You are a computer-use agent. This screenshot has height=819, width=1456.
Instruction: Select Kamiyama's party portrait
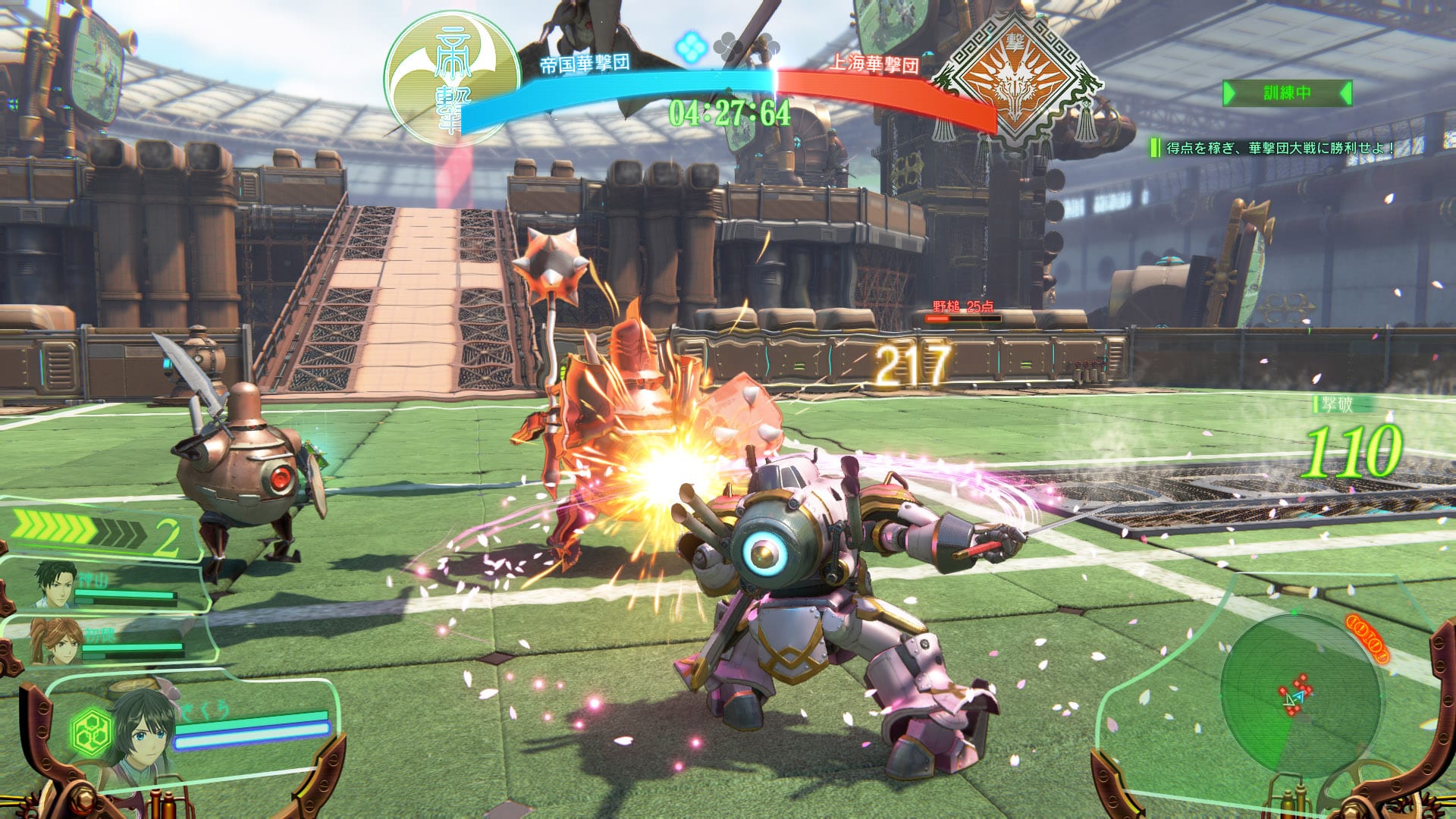pyautogui.click(x=56, y=584)
